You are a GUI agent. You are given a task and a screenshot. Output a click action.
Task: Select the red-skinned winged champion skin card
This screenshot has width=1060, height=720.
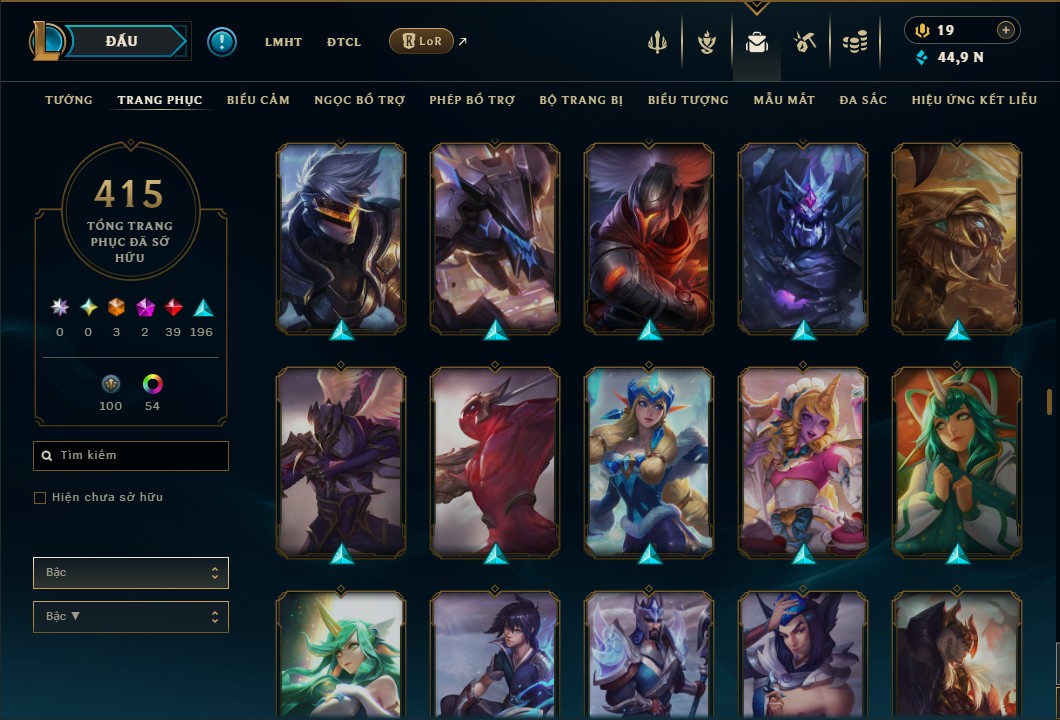pos(495,462)
